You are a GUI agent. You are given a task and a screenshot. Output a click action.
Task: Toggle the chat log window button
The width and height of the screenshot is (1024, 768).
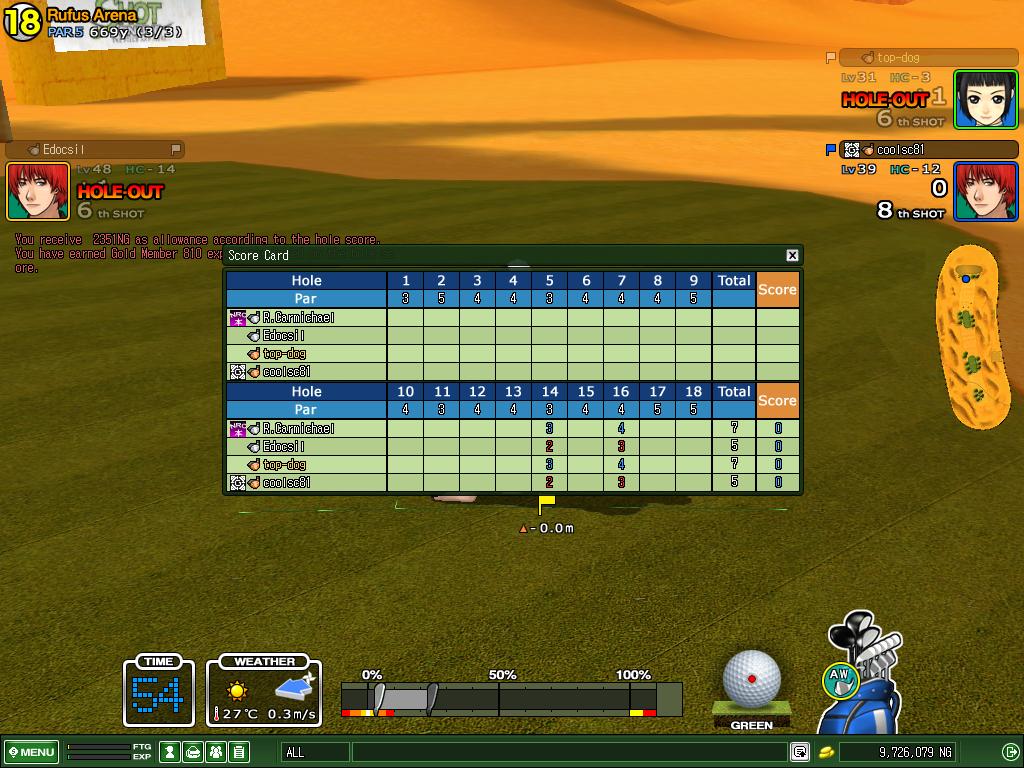(800, 752)
